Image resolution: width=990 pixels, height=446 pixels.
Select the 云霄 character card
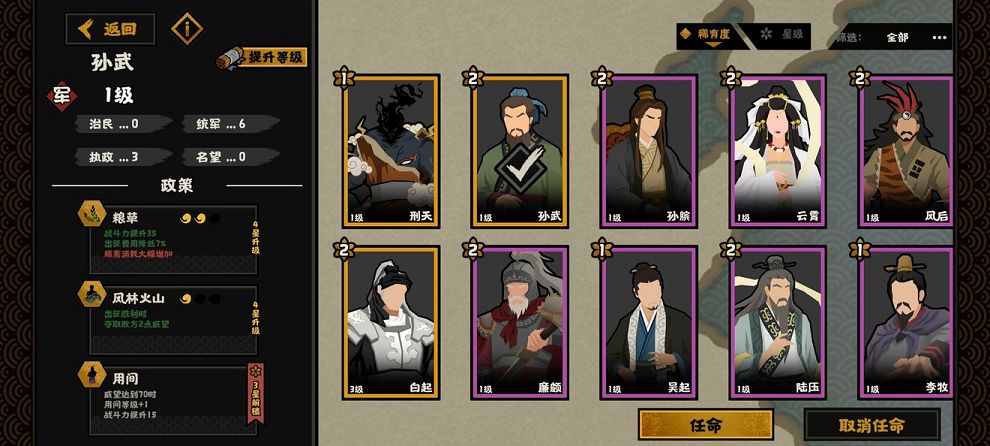(777, 150)
